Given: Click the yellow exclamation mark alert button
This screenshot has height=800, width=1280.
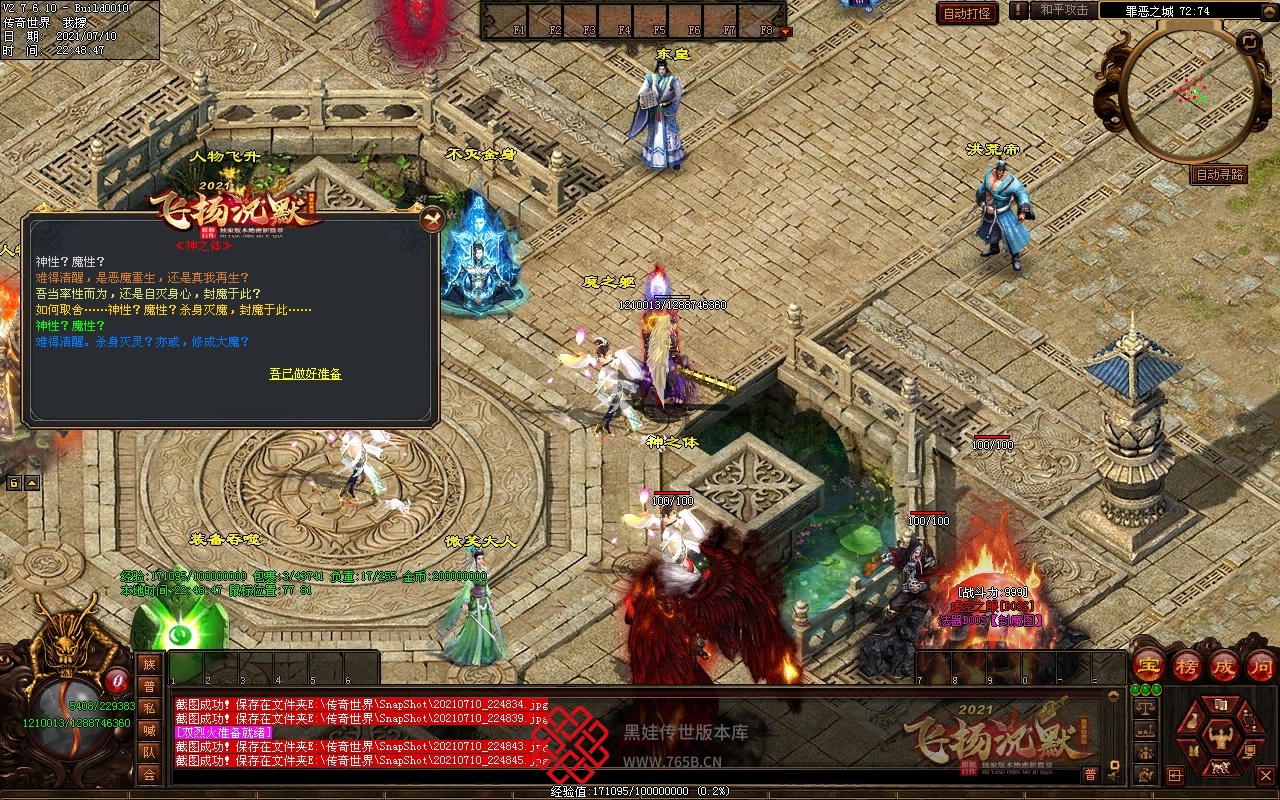Looking at the screenshot, I should (x=1018, y=10).
